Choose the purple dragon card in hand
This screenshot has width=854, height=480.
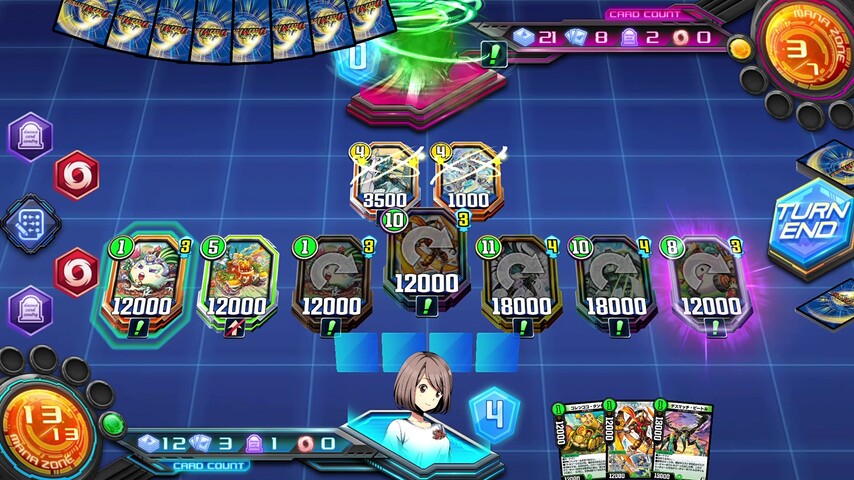pyautogui.click(x=684, y=436)
